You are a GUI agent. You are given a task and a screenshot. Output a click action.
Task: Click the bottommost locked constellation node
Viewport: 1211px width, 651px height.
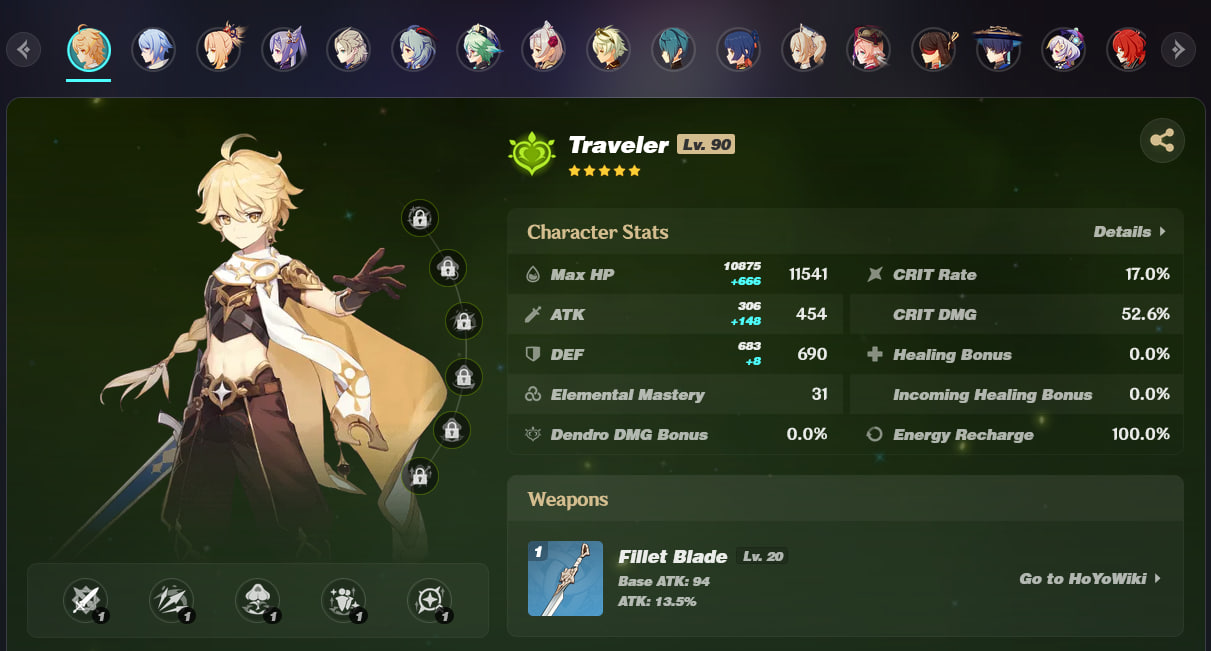420,476
